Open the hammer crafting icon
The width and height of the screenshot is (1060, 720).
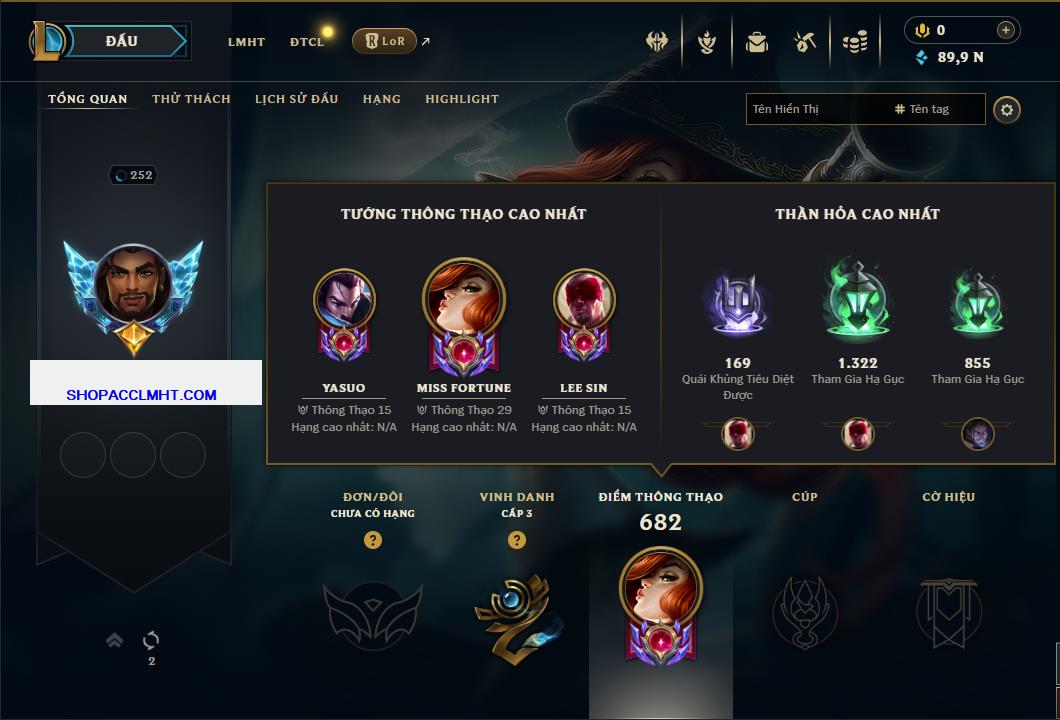(x=805, y=42)
